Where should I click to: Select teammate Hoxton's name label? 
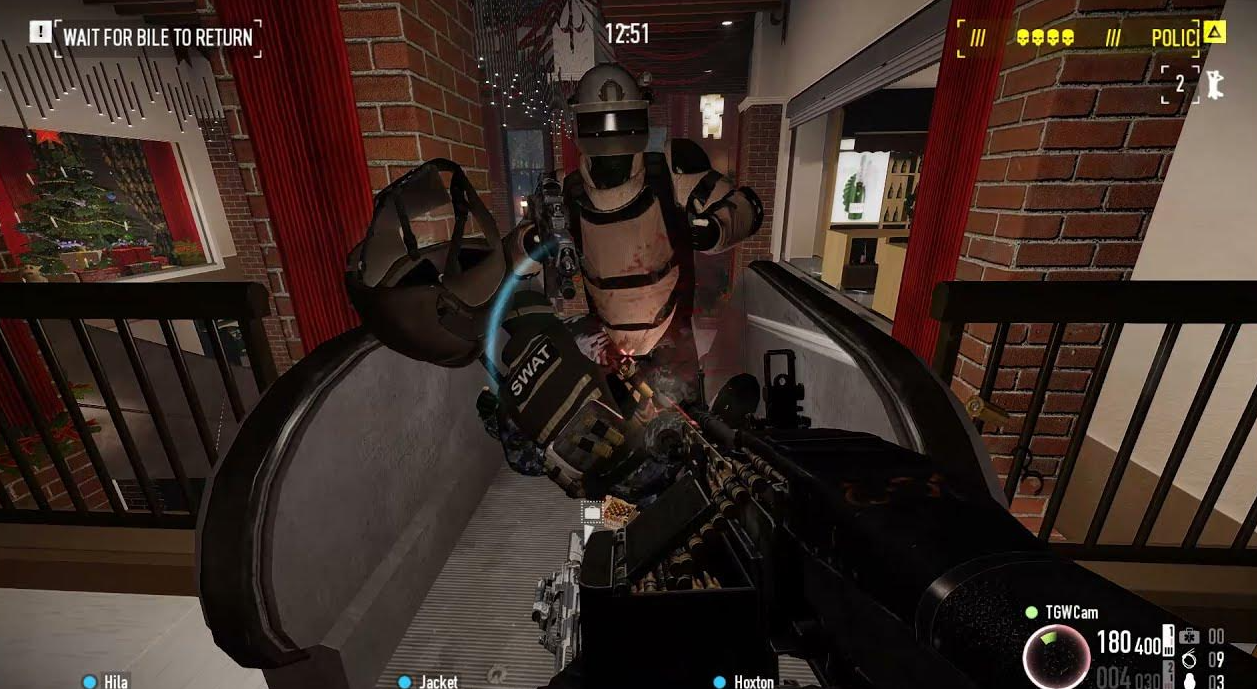coord(753,681)
